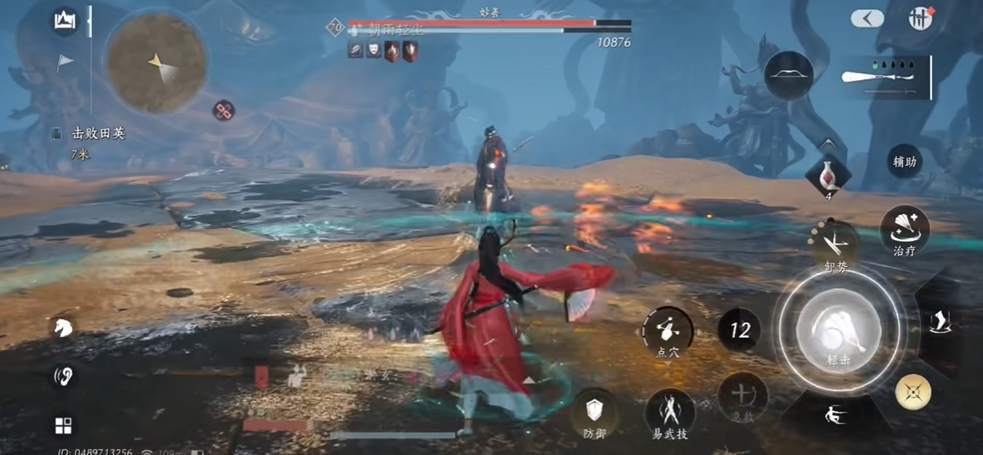Image resolution: width=983 pixels, height=455 pixels.
Task: Use the 易武技 weapon-swap skill
Action: (670, 414)
